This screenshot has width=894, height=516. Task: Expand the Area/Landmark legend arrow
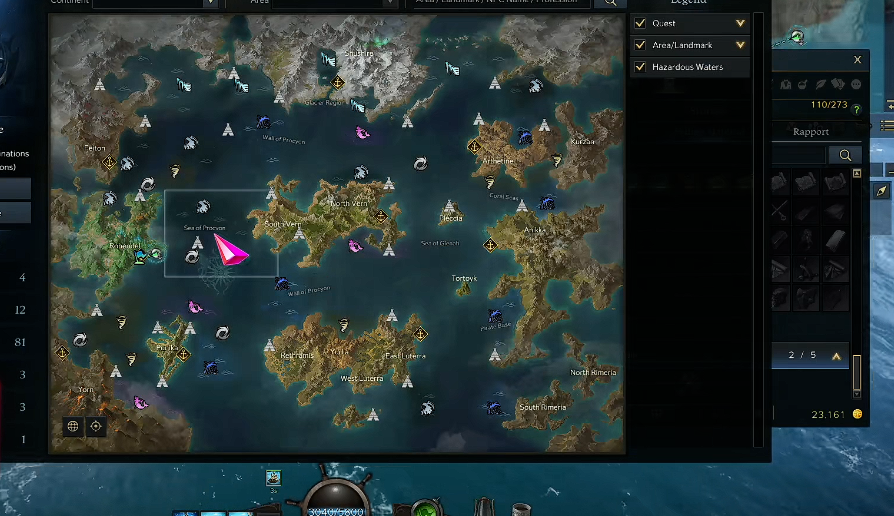pos(740,45)
